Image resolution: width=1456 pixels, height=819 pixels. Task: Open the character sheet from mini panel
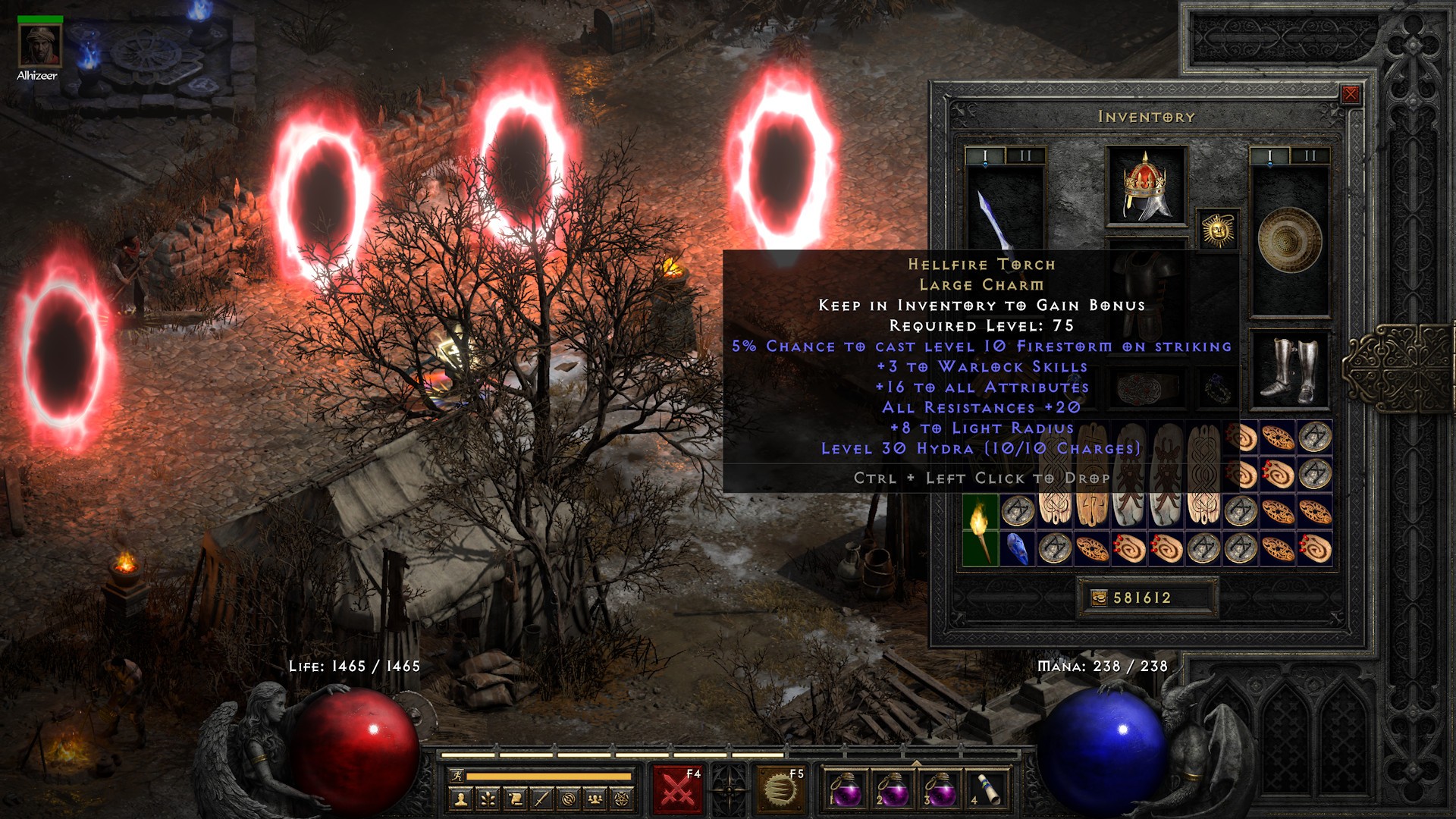(x=461, y=799)
